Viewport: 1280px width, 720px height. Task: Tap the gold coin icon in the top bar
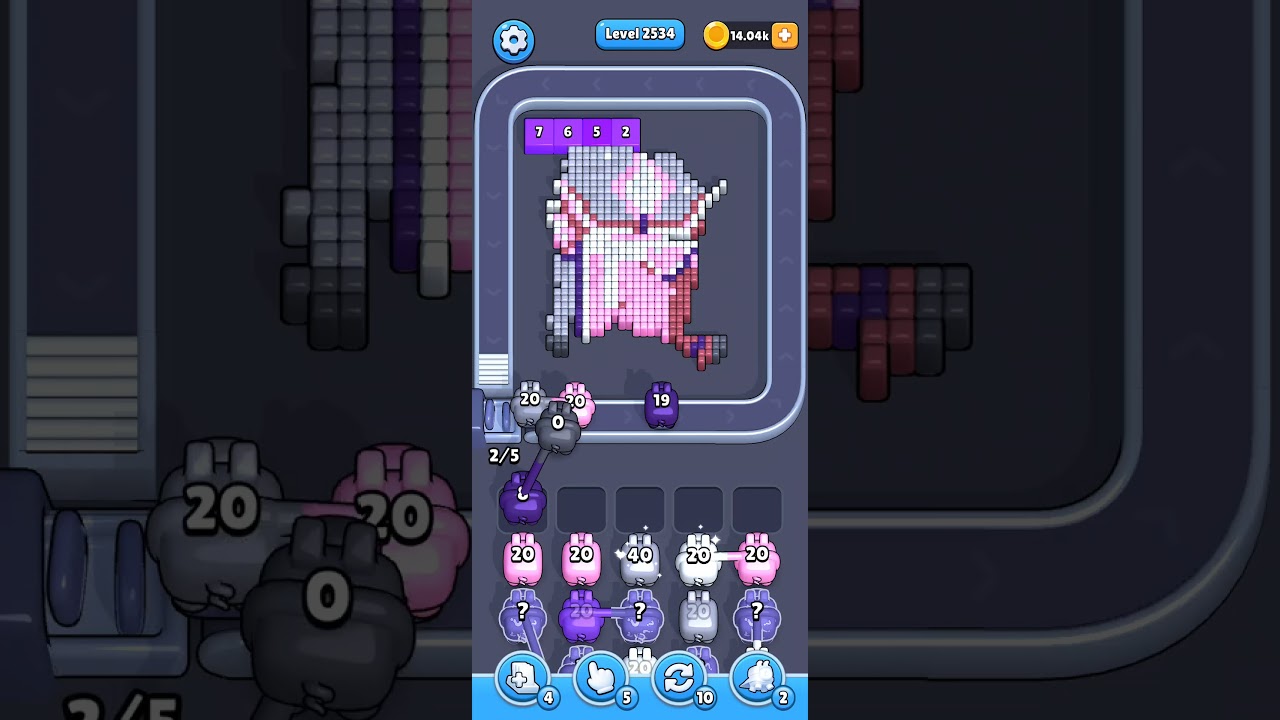click(717, 36)
